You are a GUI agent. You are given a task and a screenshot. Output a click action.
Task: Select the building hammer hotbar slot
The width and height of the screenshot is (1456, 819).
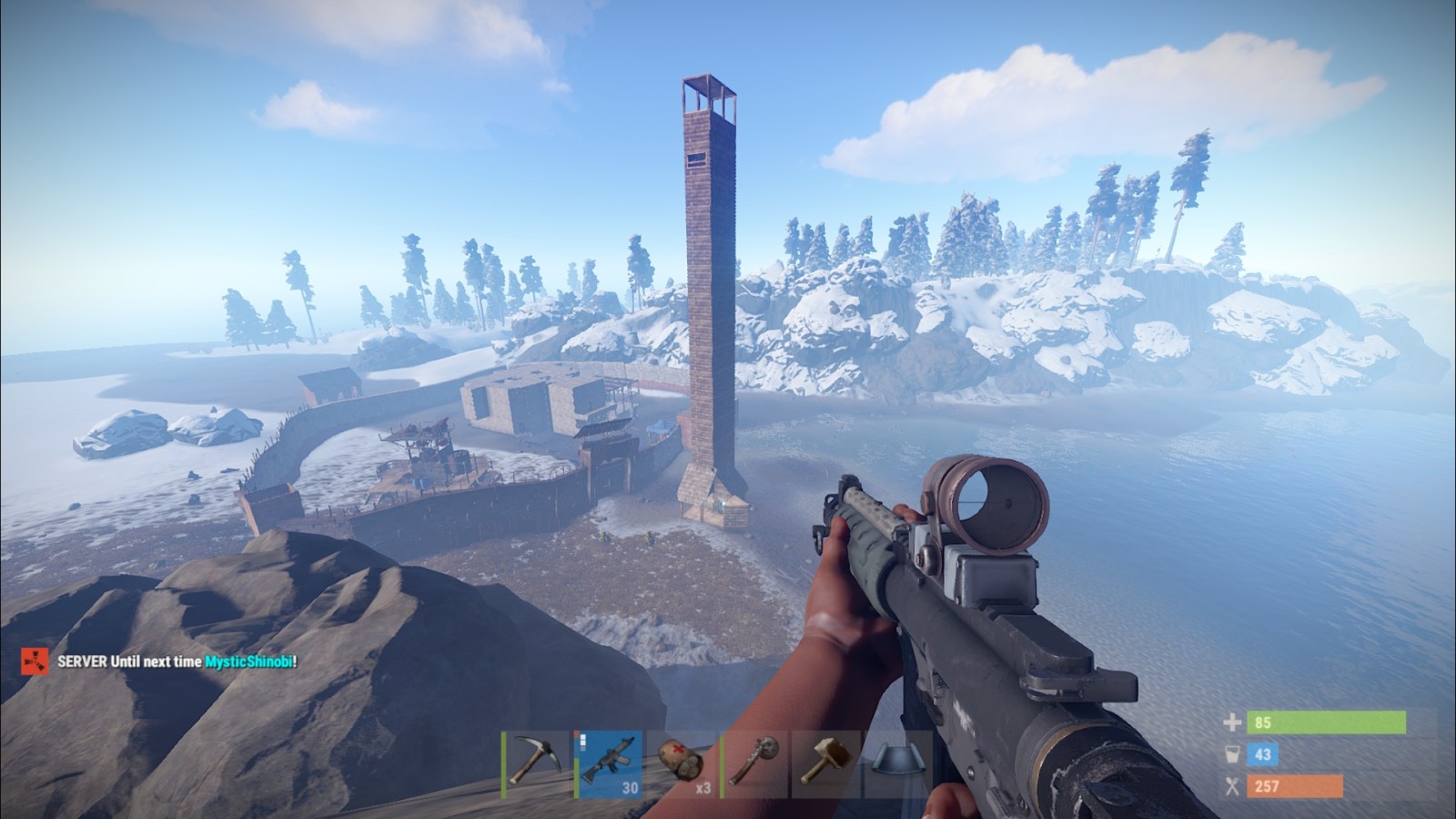(x=826, y=763)
